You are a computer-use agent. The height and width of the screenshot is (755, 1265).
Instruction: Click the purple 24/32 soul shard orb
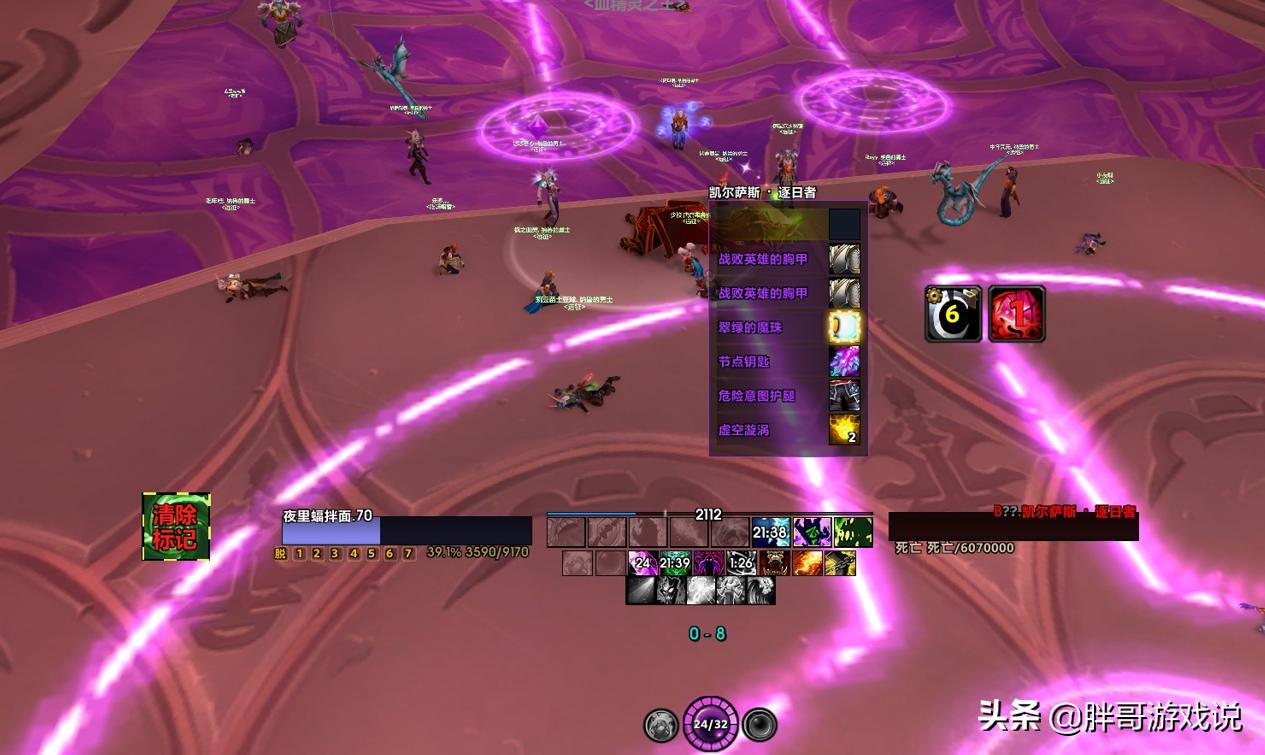tap(710, 723)
